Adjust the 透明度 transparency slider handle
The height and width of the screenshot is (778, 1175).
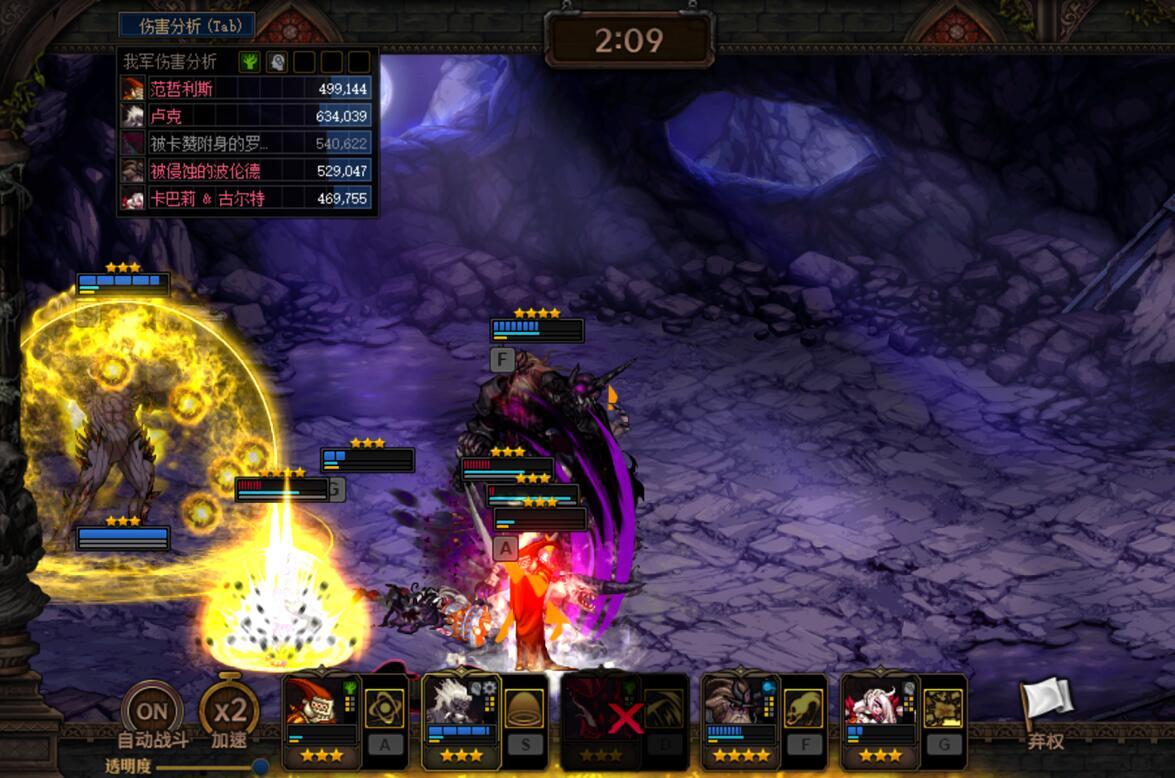(260, 766)
